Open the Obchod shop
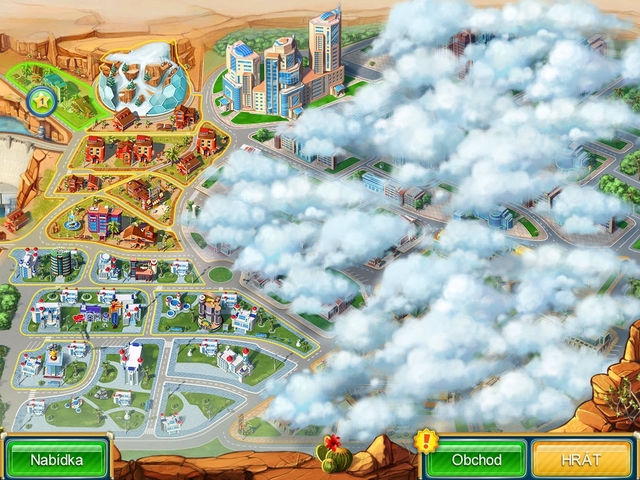The width and height of the screenshot is (640, 480). [475, 460]
